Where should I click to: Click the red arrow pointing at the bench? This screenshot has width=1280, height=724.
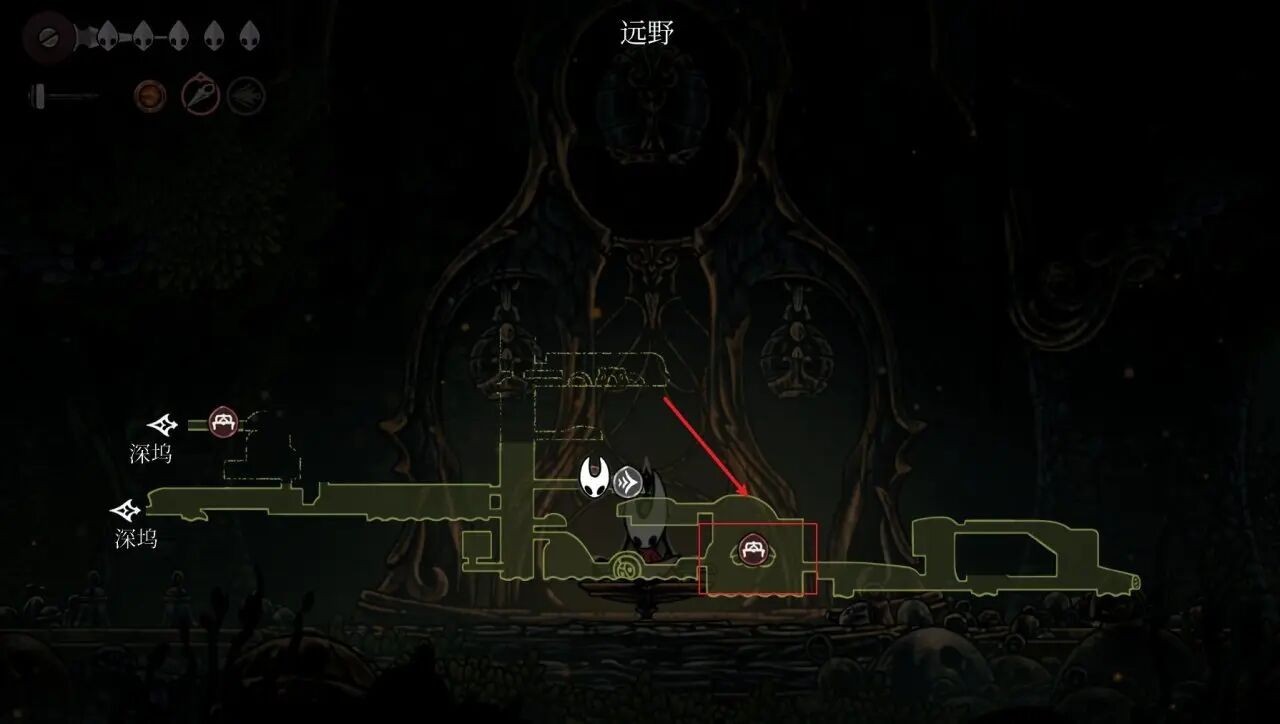tap(705, 447)
